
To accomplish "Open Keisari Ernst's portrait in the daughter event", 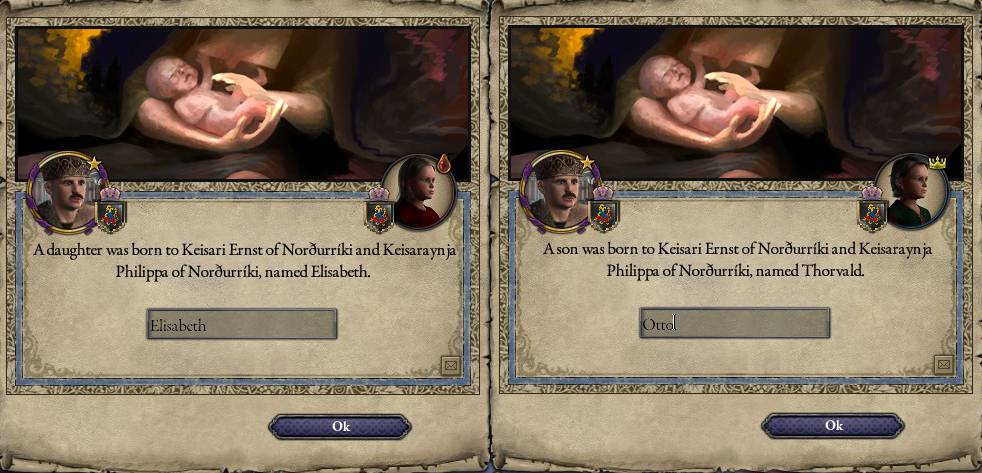I will (x=64, y=190).
